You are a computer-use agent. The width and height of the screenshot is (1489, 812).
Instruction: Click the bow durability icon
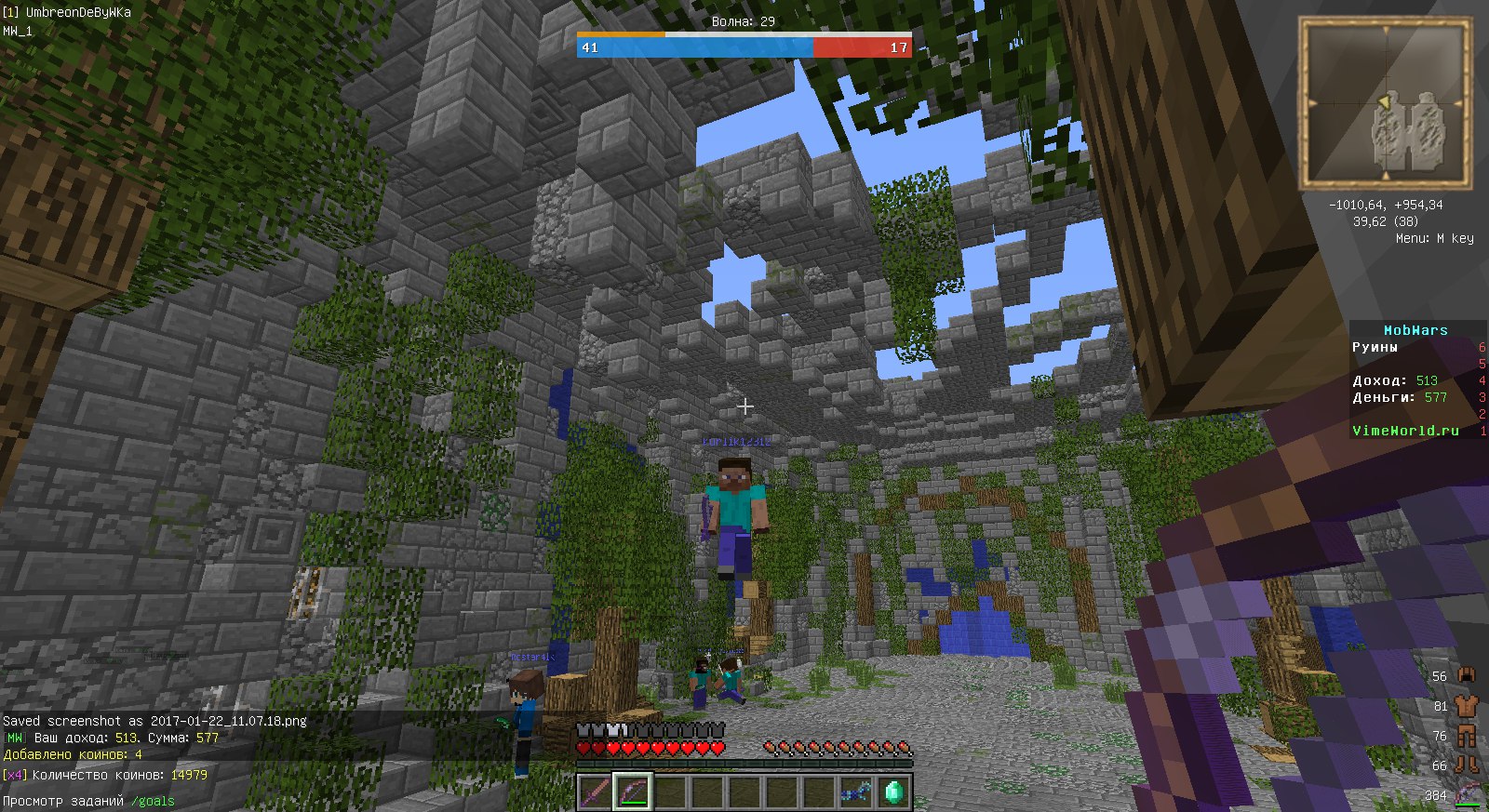[x=1468, y=795]
